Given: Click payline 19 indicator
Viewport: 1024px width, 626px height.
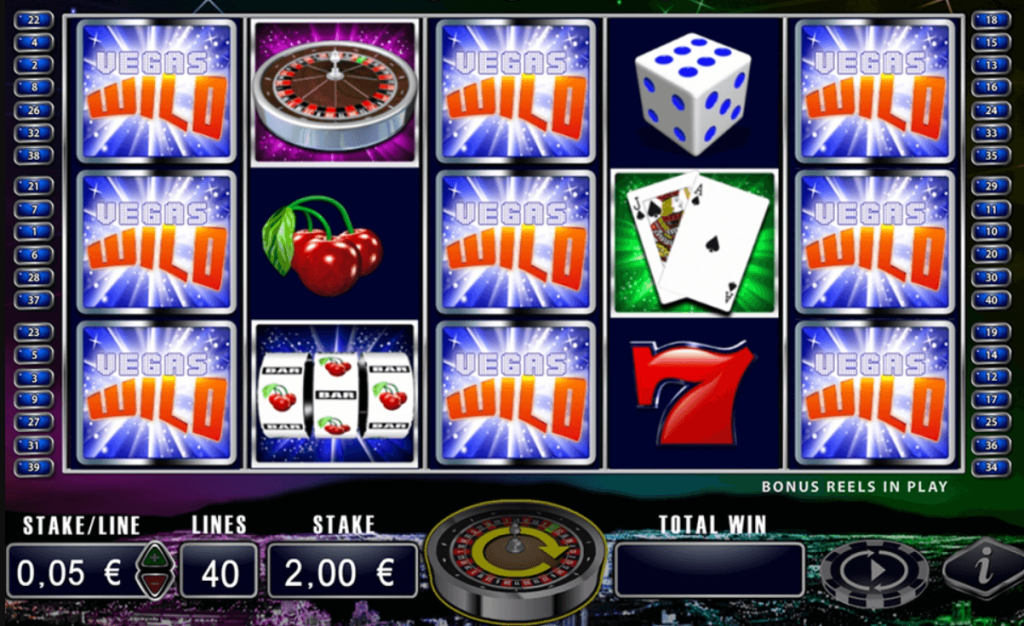Looking at the screenshot, I should click(x=991, y=333).
